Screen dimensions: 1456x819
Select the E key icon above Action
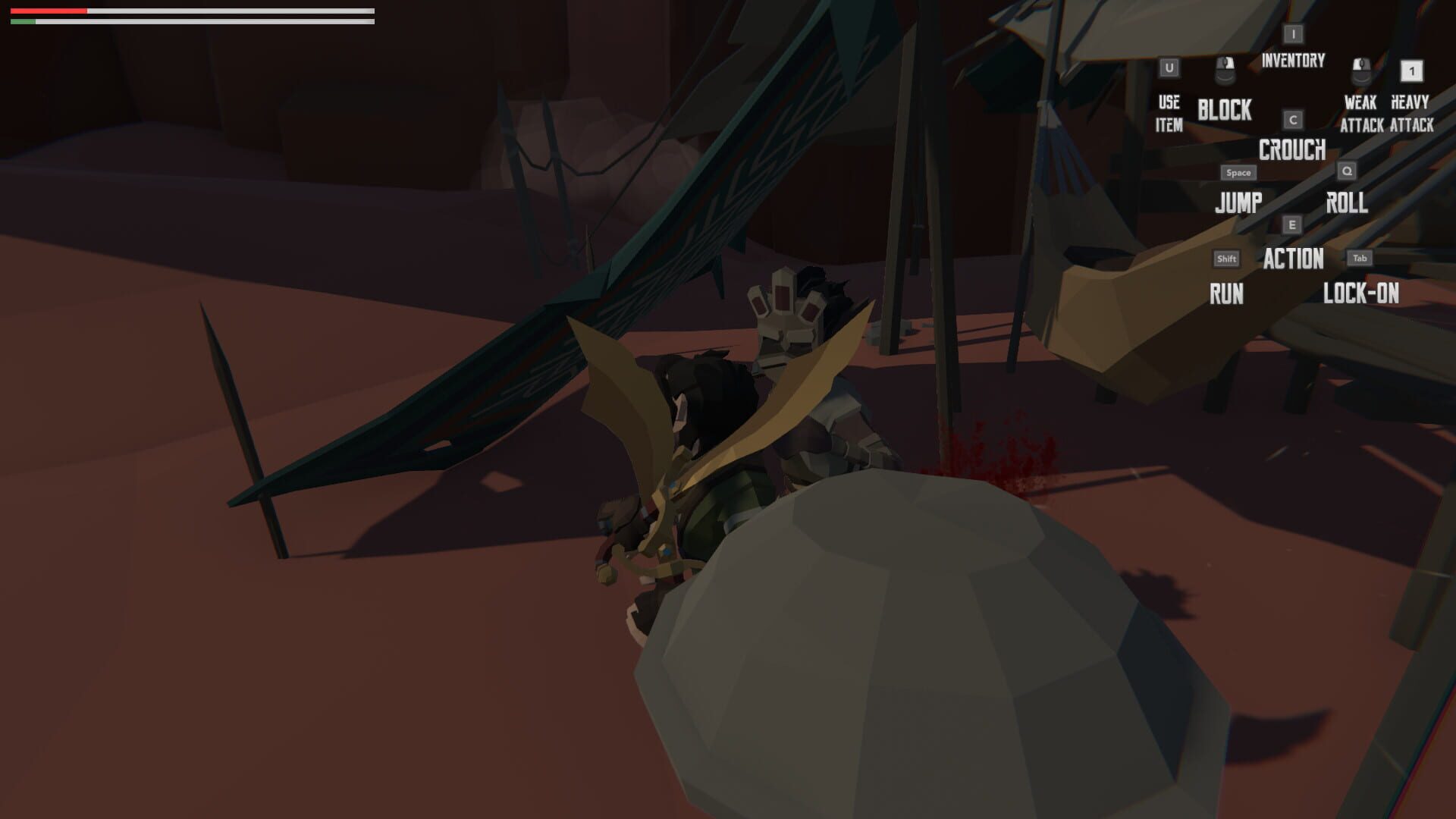coord(1292,225)
